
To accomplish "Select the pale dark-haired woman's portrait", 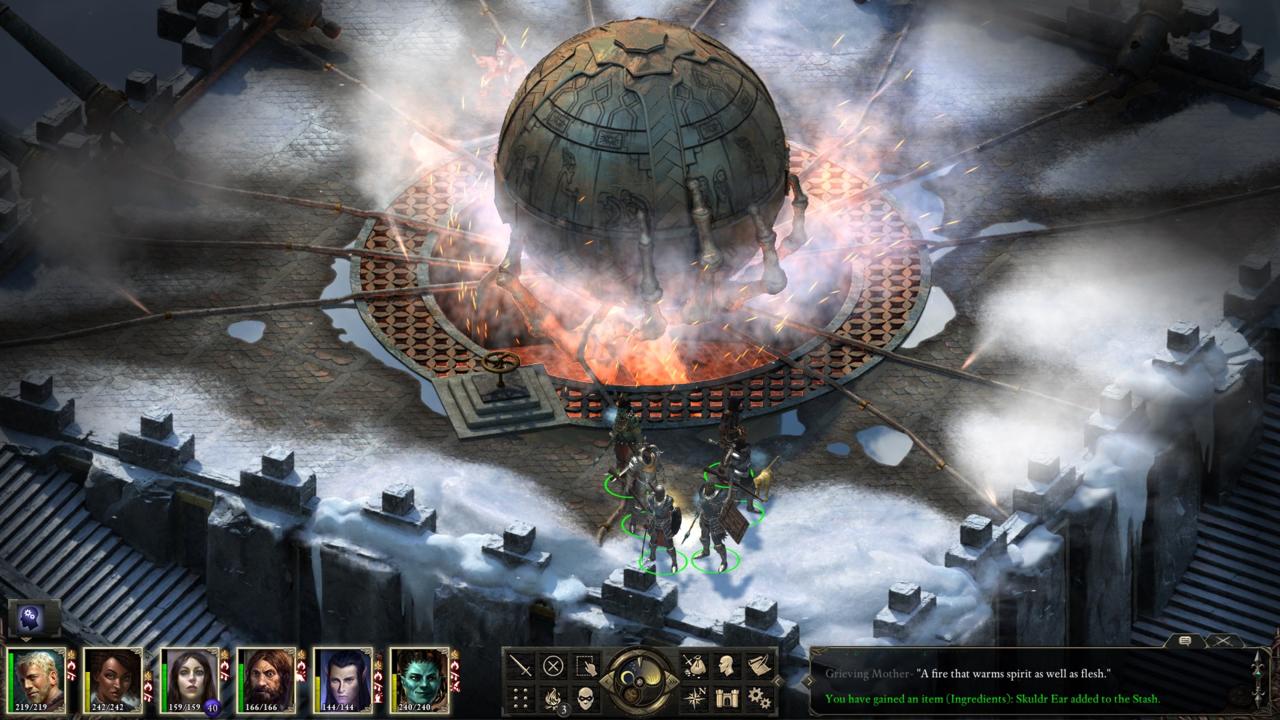I will pyautogui.click(x=189, y=678).
